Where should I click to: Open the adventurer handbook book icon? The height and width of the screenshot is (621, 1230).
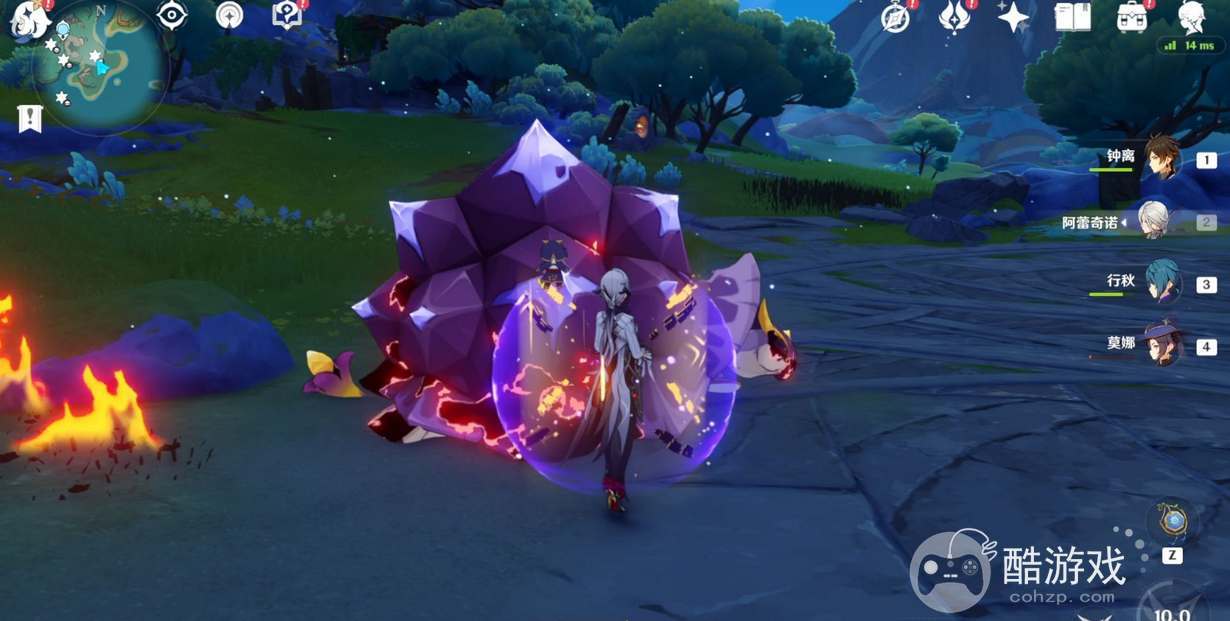(x=1072, y=17)
